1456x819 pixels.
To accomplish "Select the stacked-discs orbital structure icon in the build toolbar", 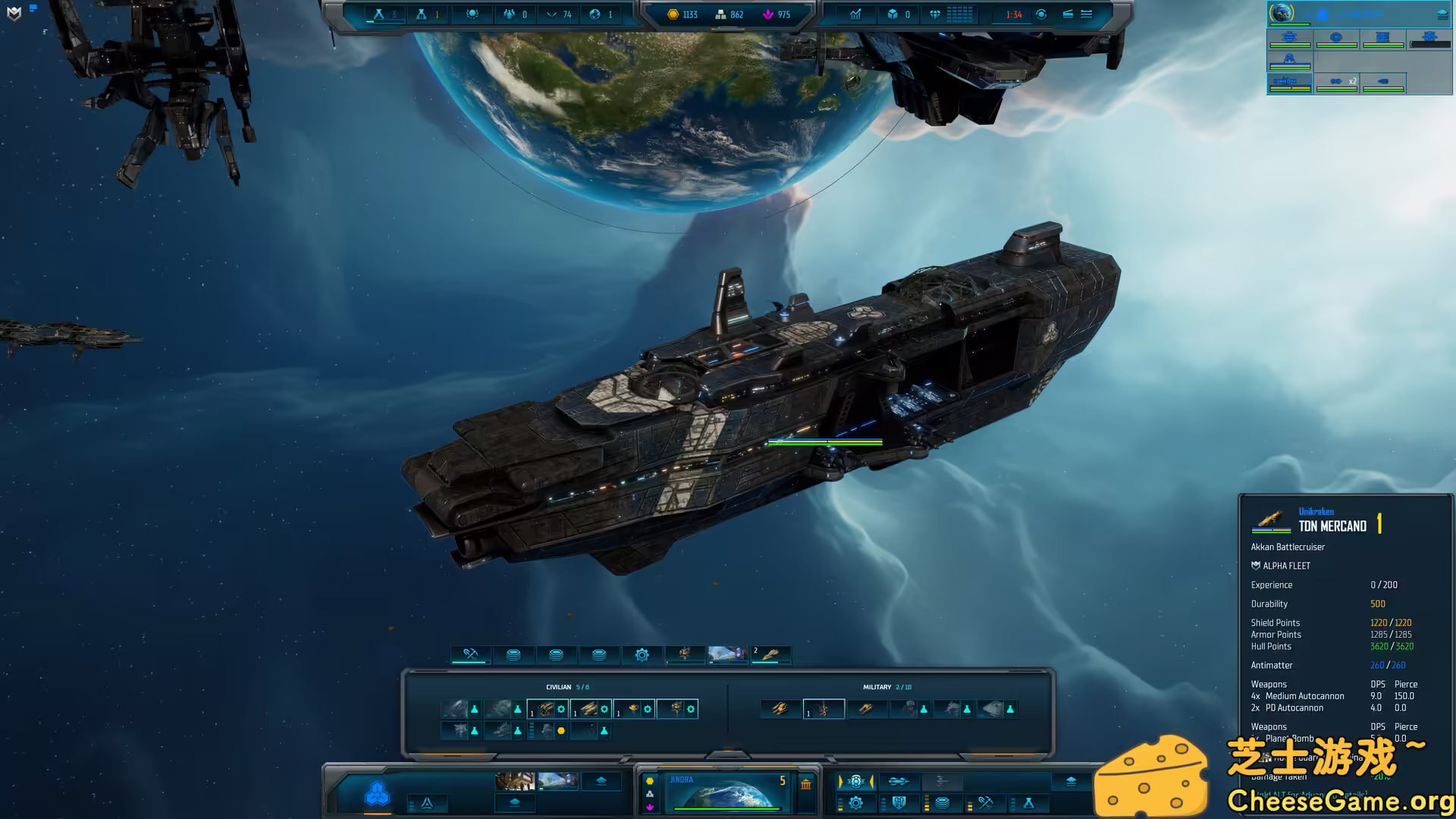I will [x=515, y=654].
